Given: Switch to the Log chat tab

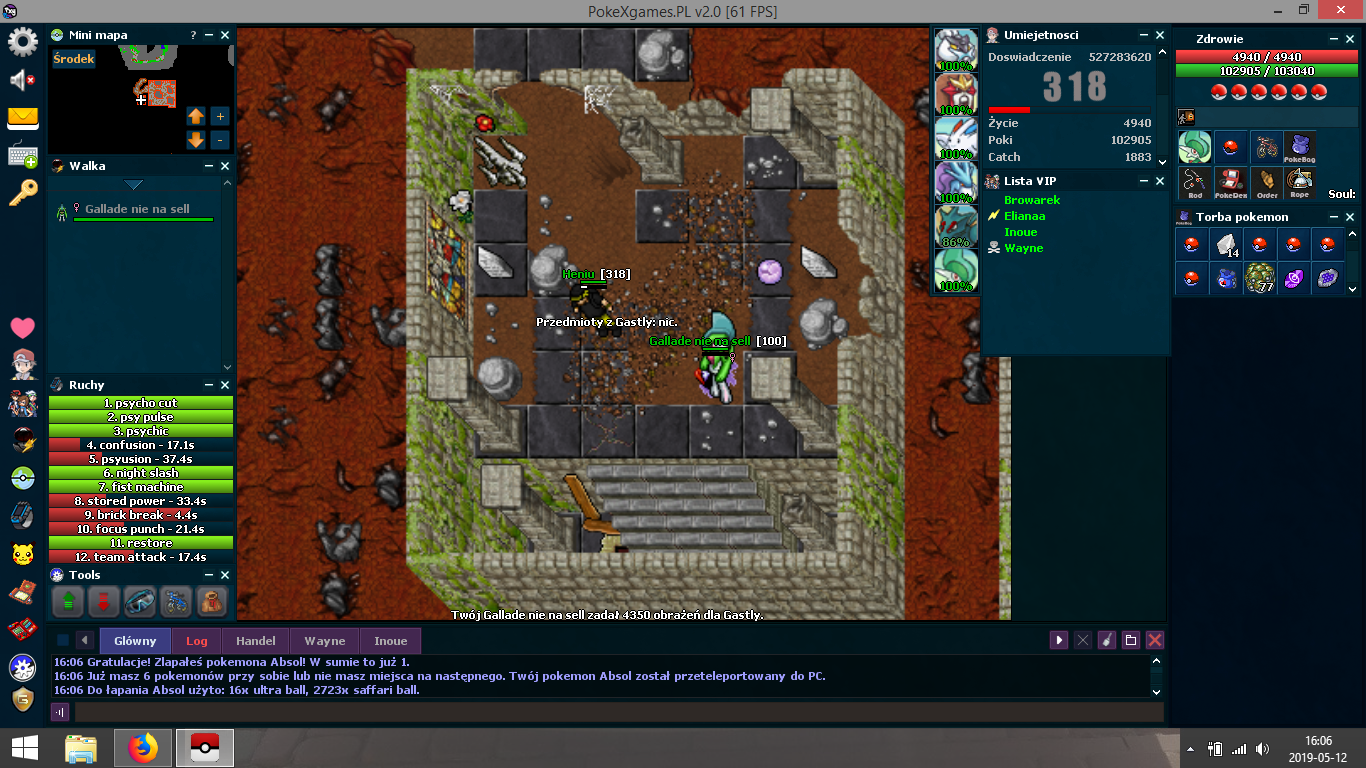Looking at the screenshot, I should pyautogui.click(x=197, y=641).
